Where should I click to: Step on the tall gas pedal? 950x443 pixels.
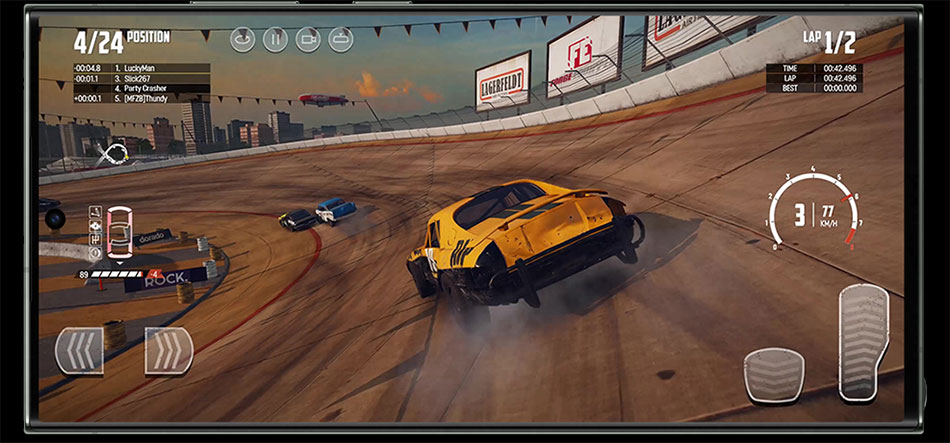click(x=863, y=342)
